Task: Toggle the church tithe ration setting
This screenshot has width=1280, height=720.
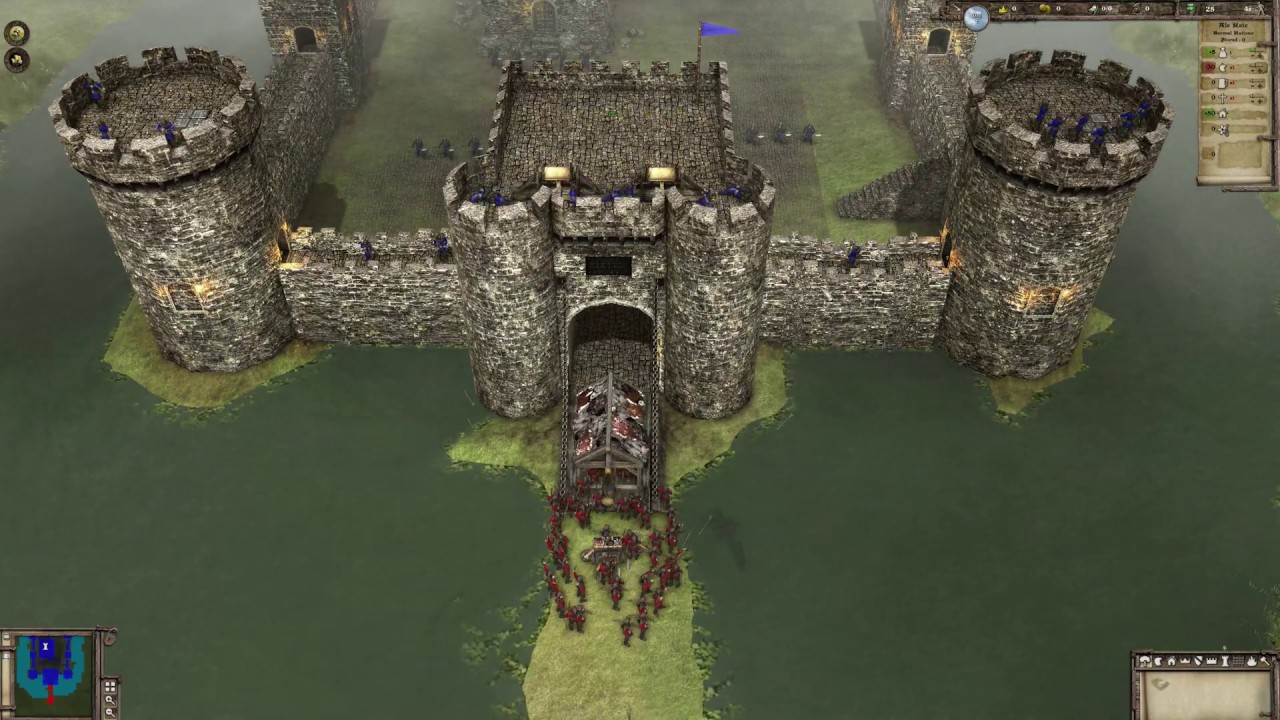Action: 1257,98
